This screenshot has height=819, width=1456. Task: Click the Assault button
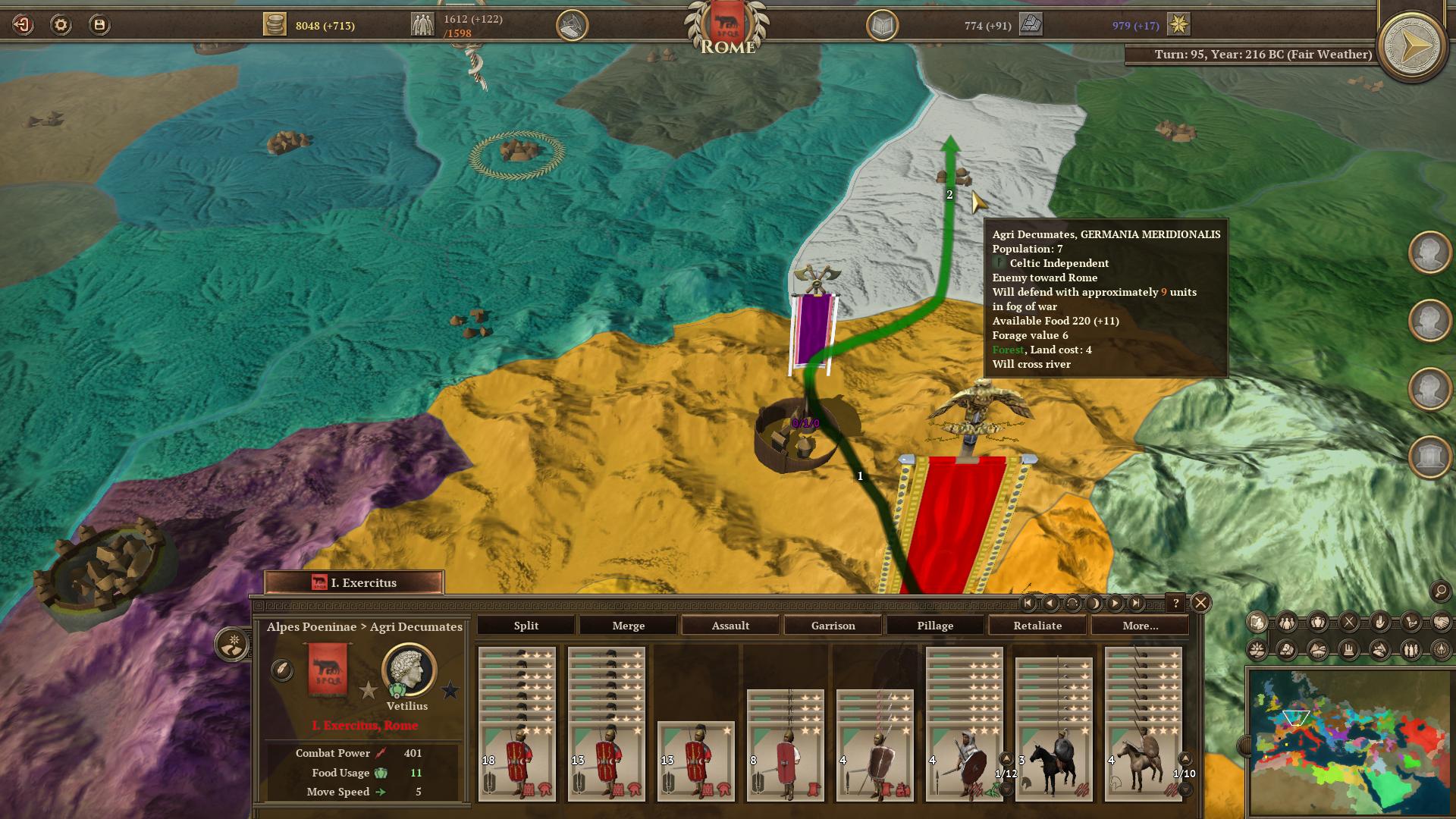coord(730,626)
